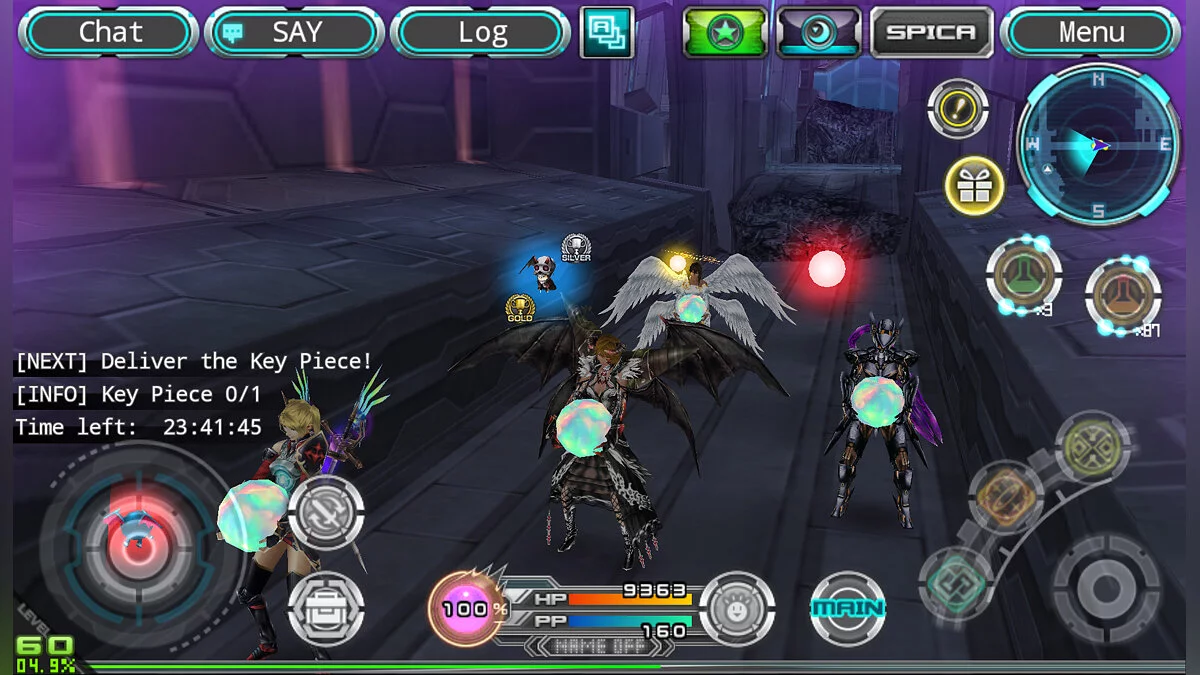Open the SPICA button
This screenshot has width=1200, height=675.
tap(931, 32)
